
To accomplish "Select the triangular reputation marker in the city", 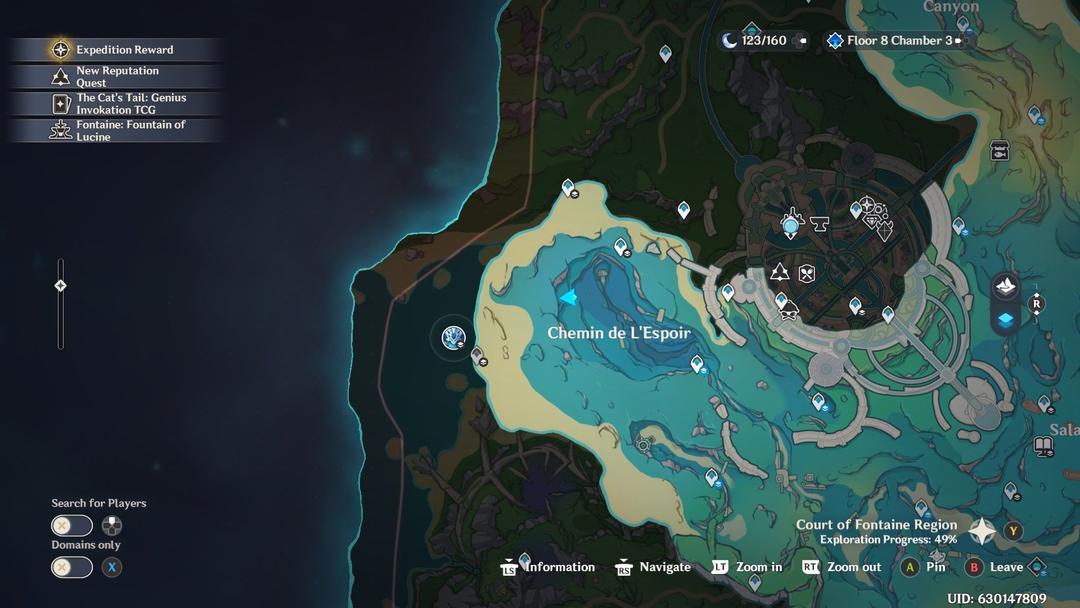I will click(779, 271).
